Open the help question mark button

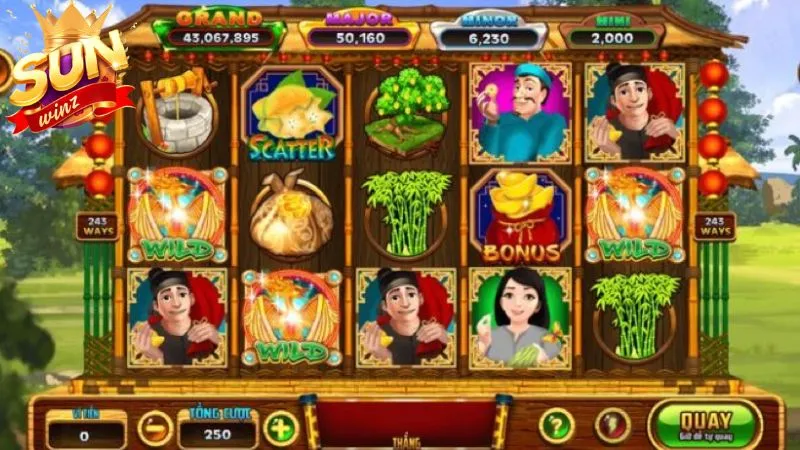click(x=557, y=426)
